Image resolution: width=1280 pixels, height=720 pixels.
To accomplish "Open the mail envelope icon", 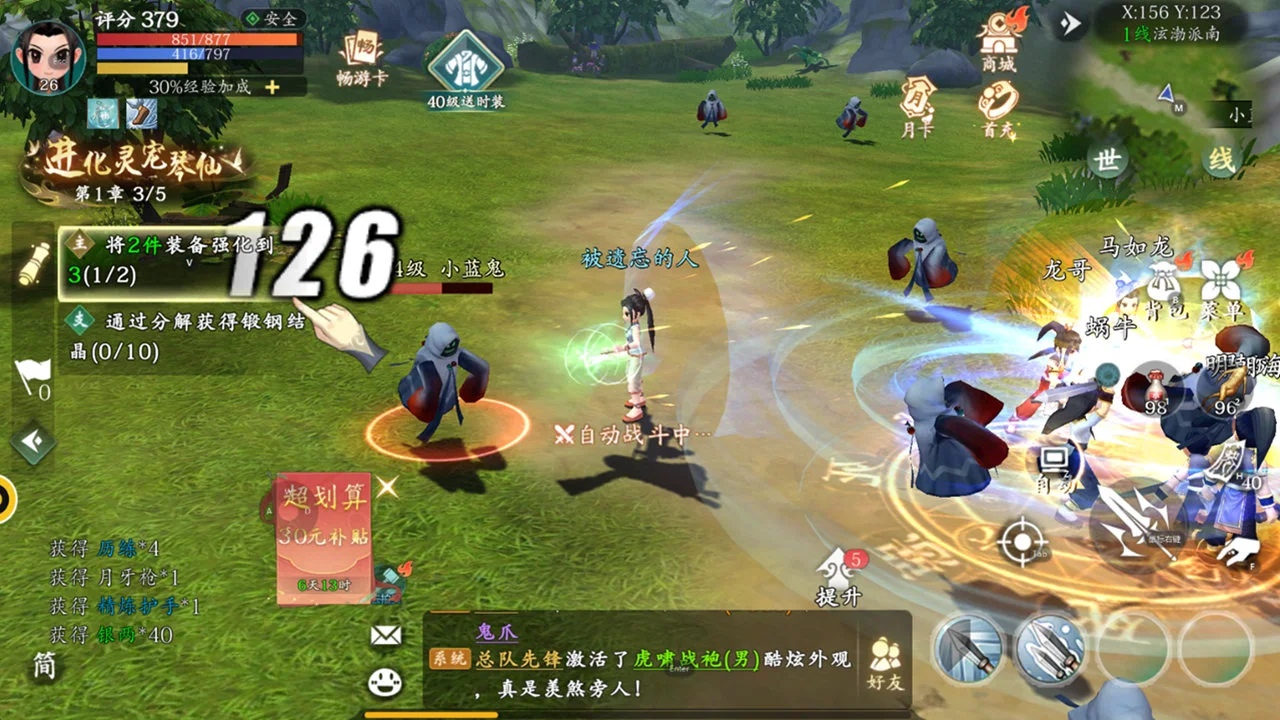I will click(385, 634).
